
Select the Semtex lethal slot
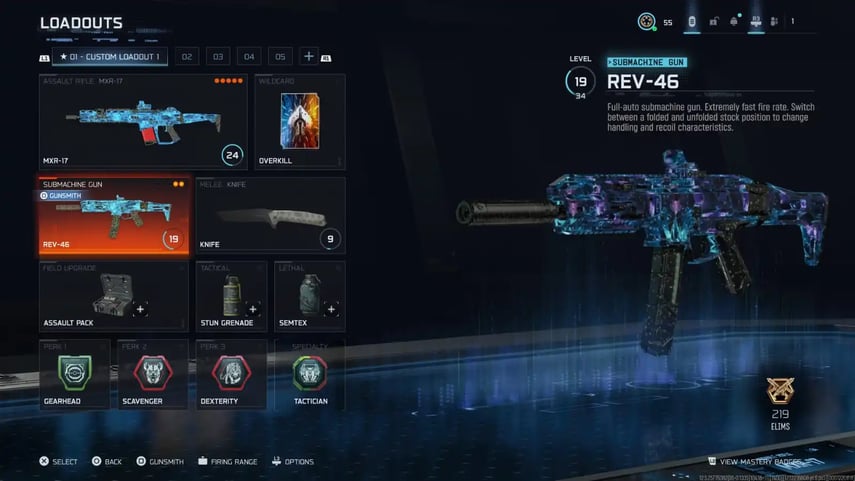pos(310,296)
